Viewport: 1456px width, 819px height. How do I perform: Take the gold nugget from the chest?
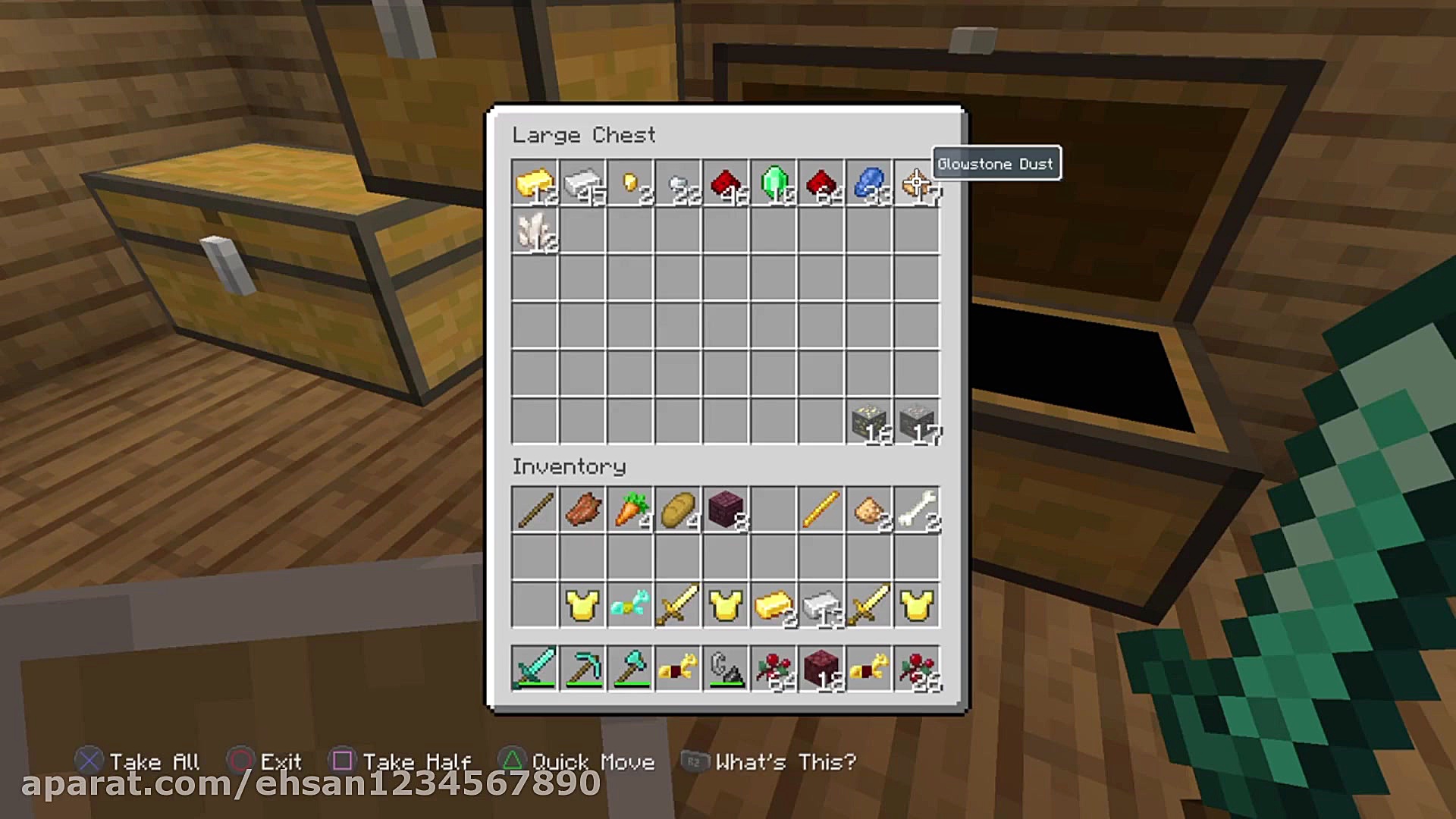tap(630, 184)
